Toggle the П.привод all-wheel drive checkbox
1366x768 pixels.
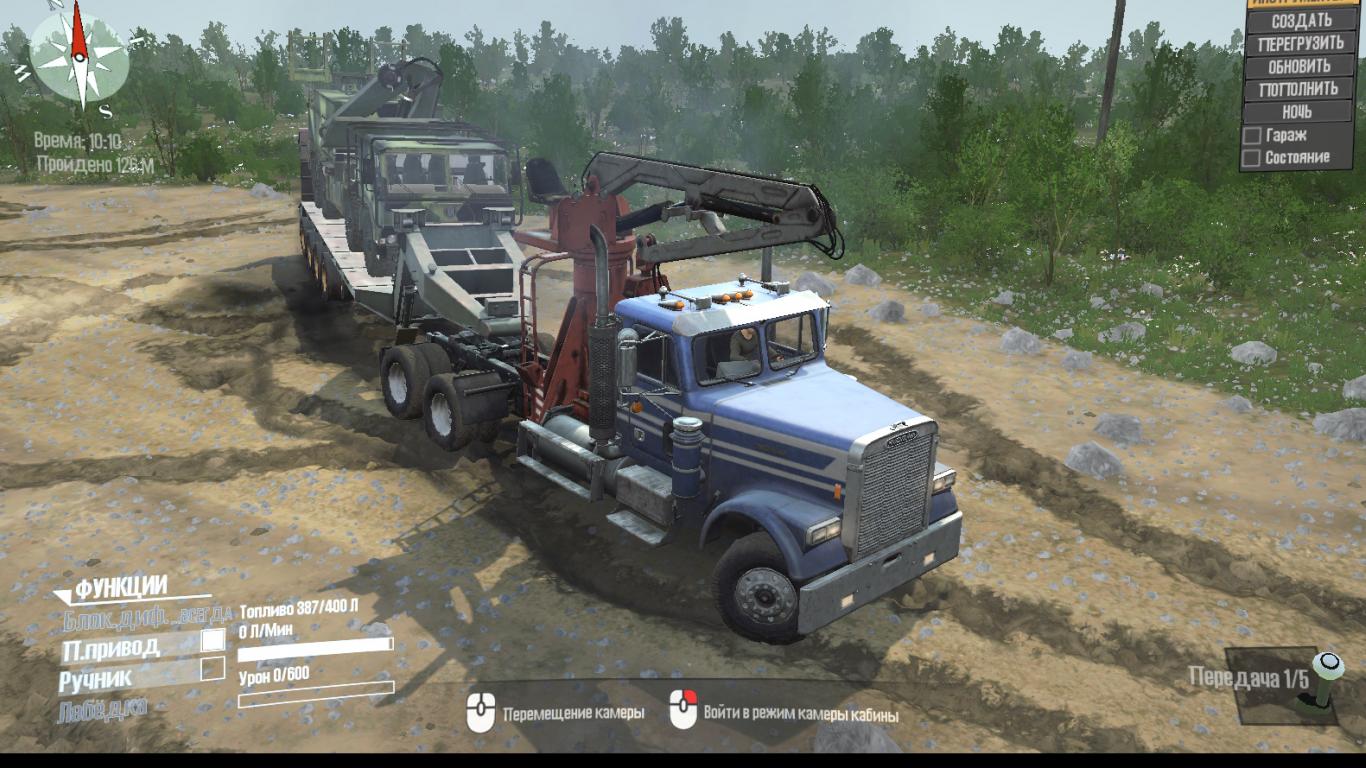213,641
